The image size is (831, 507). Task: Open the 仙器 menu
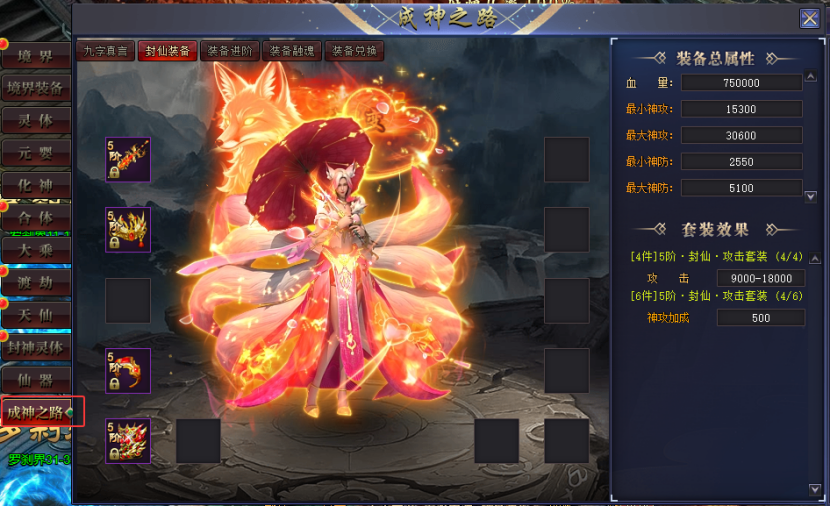36,380
